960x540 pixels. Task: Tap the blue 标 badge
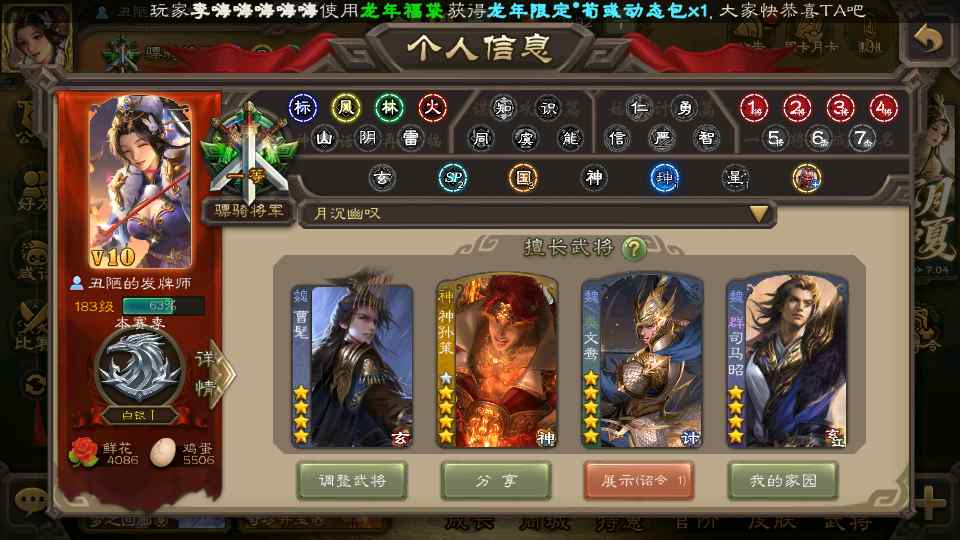click(303, 107)
